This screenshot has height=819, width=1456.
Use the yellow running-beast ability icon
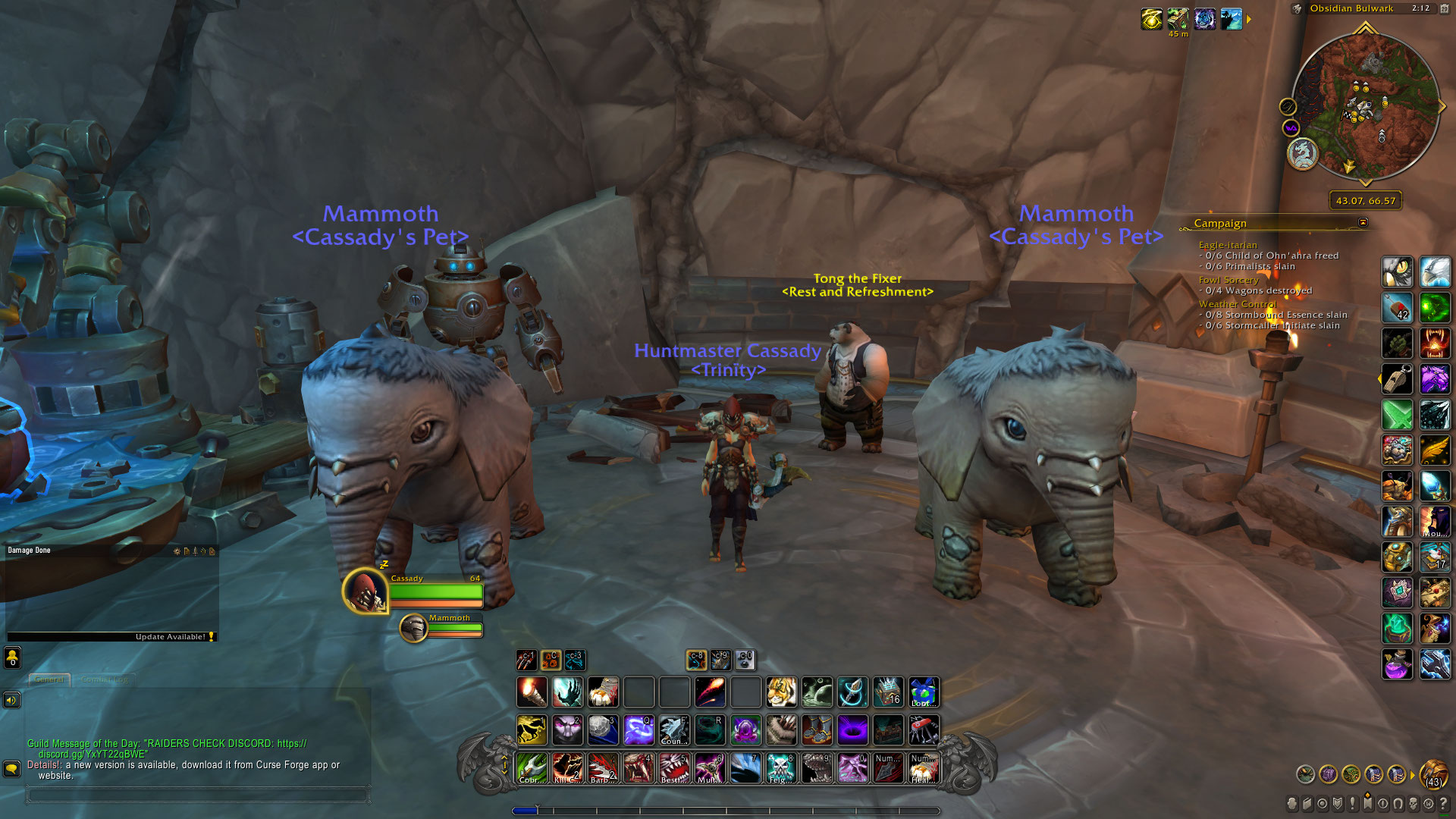click(532, 730)
